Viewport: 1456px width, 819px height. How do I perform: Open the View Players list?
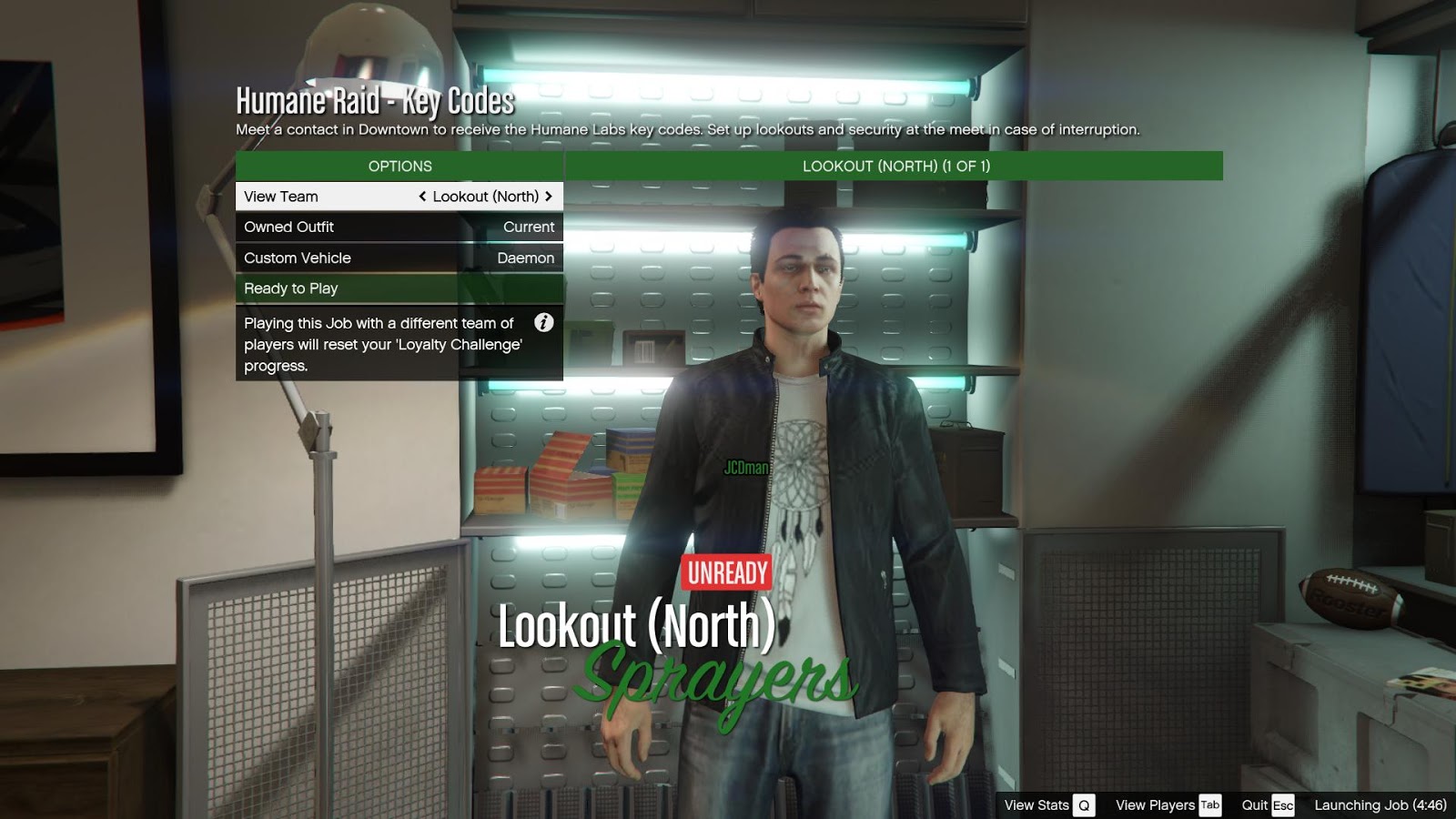(1168, 805)
